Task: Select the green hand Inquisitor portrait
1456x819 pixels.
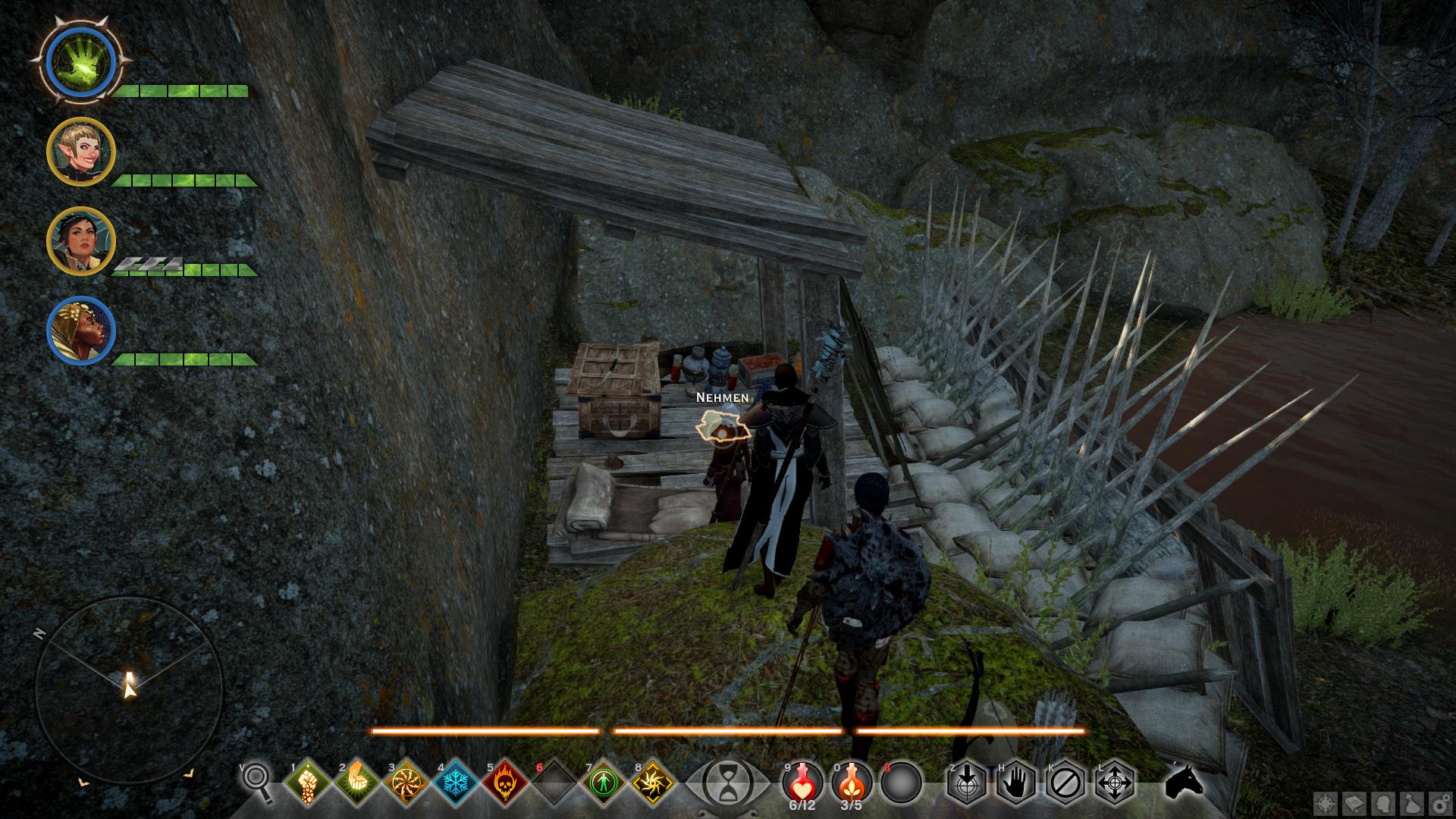Action: tap(80, 61)
